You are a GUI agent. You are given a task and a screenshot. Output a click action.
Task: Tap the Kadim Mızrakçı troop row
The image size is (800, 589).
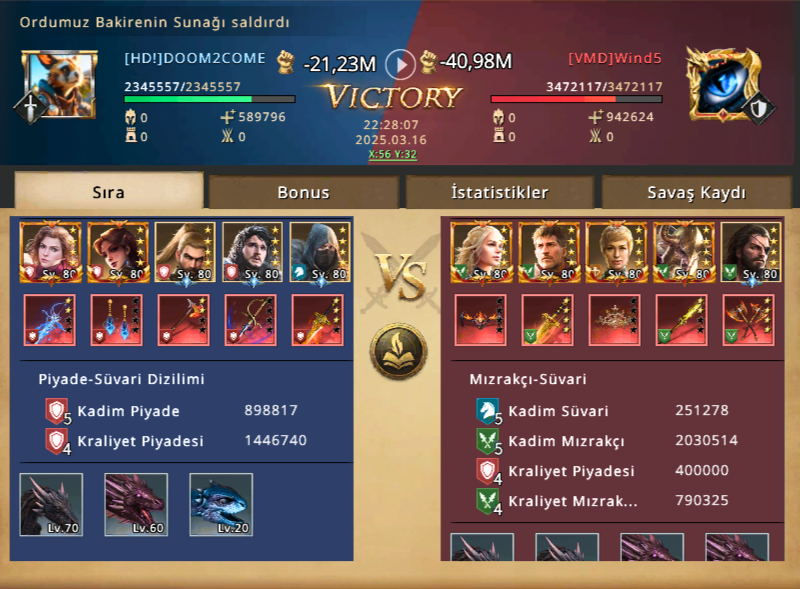610,440
